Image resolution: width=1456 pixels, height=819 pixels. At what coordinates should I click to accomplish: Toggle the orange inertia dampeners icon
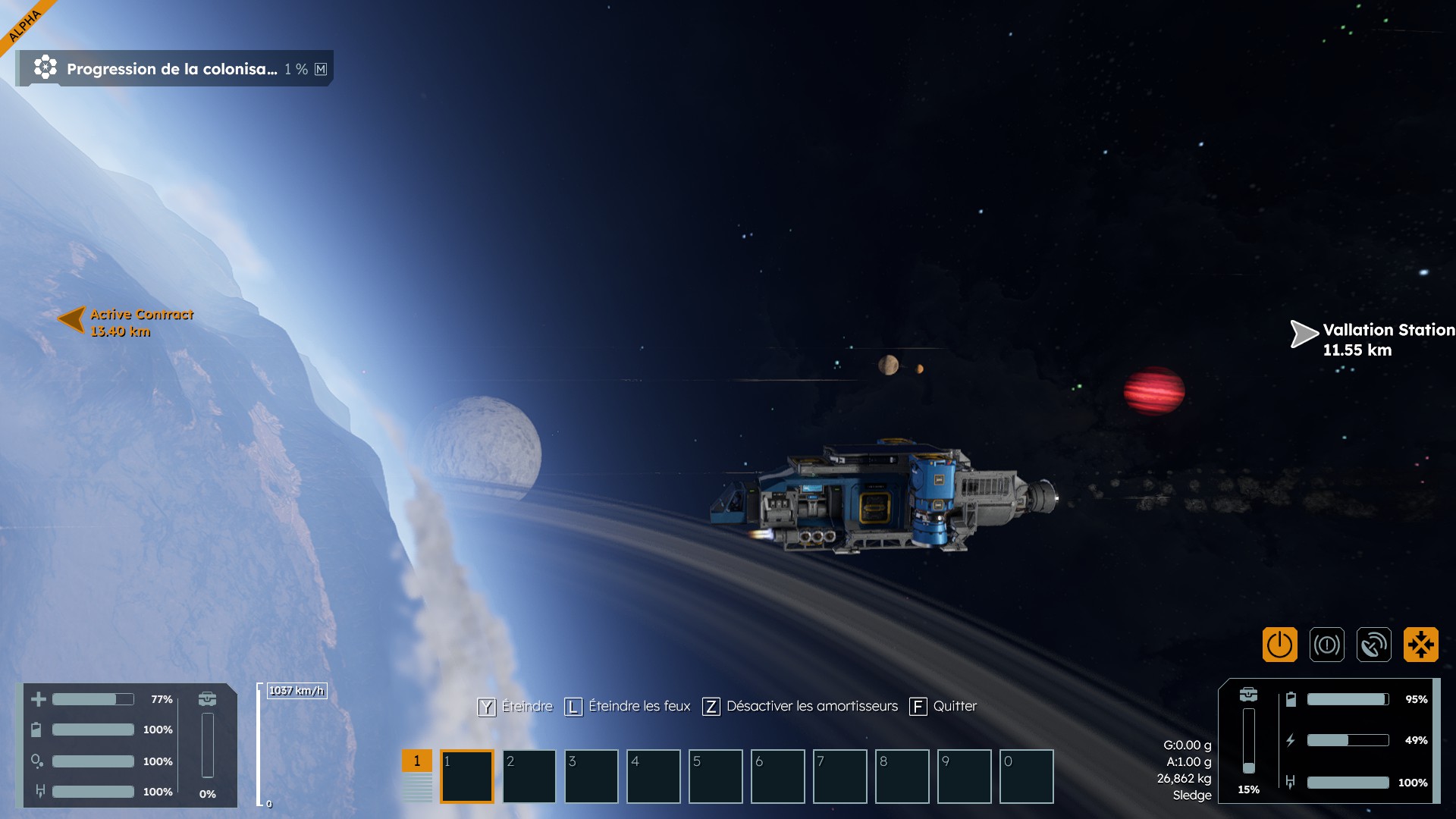point(1420,645)
